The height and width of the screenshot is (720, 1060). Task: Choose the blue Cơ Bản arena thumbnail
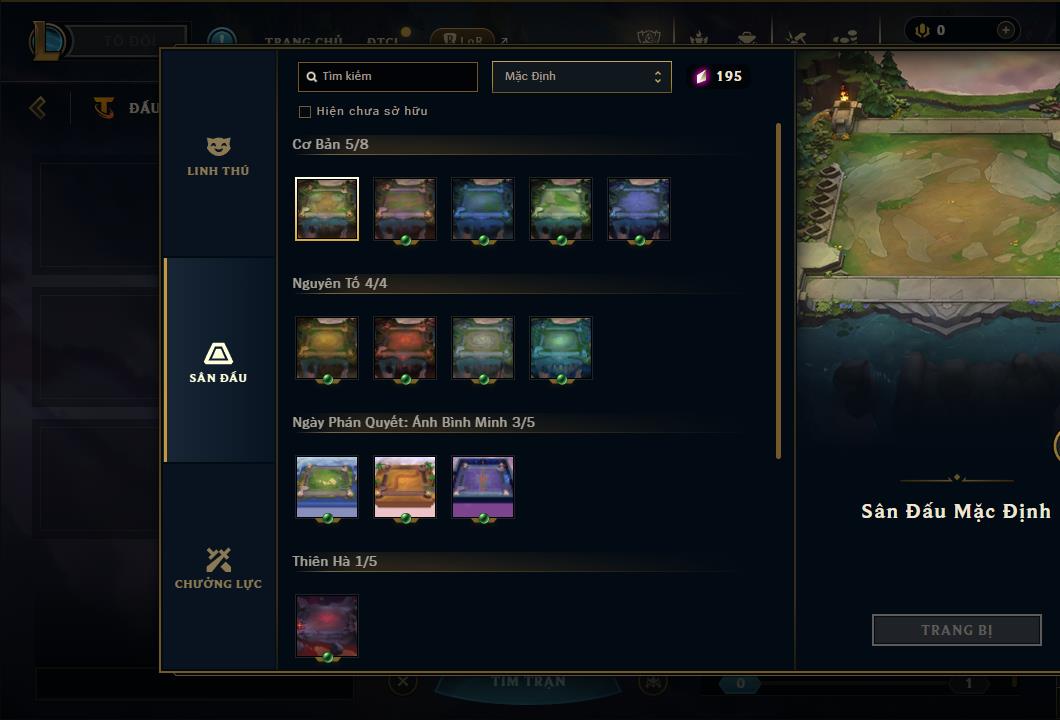pos(483,209)
